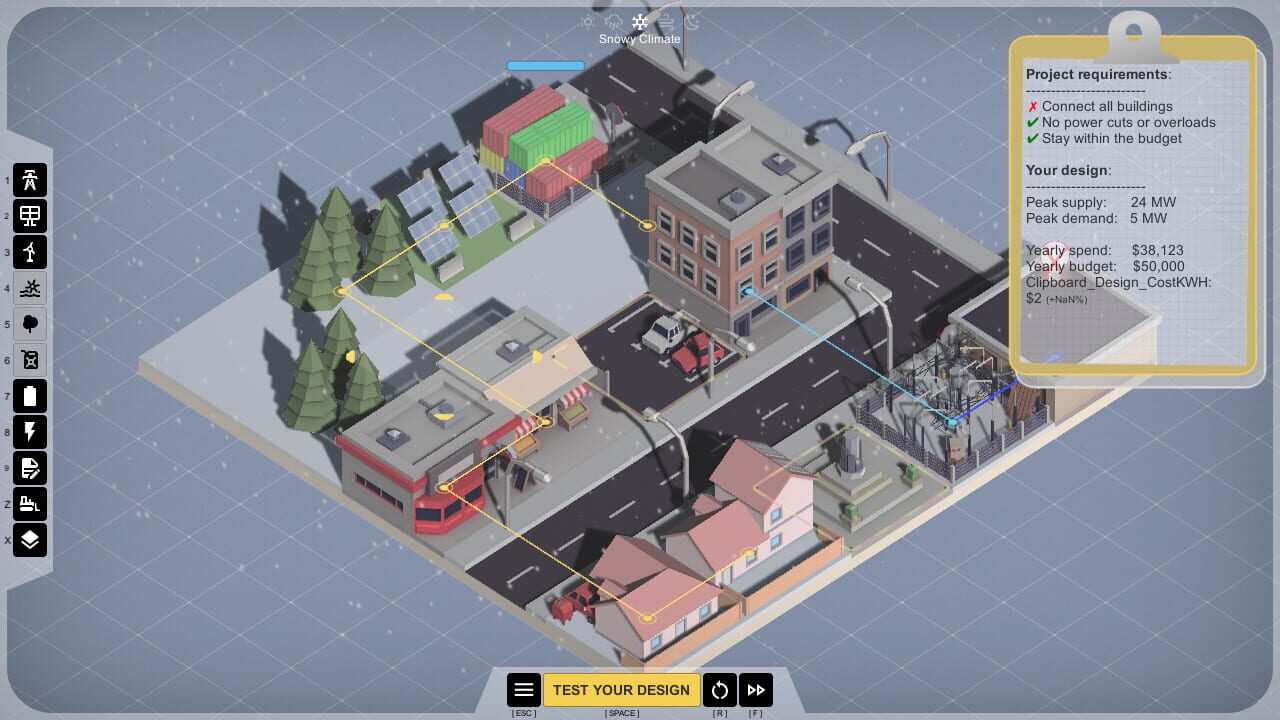The height and width of the screenshot is (720, 1280).
Task: Open the pause menu
Action: pyautogui.click(x=524, y=689)
